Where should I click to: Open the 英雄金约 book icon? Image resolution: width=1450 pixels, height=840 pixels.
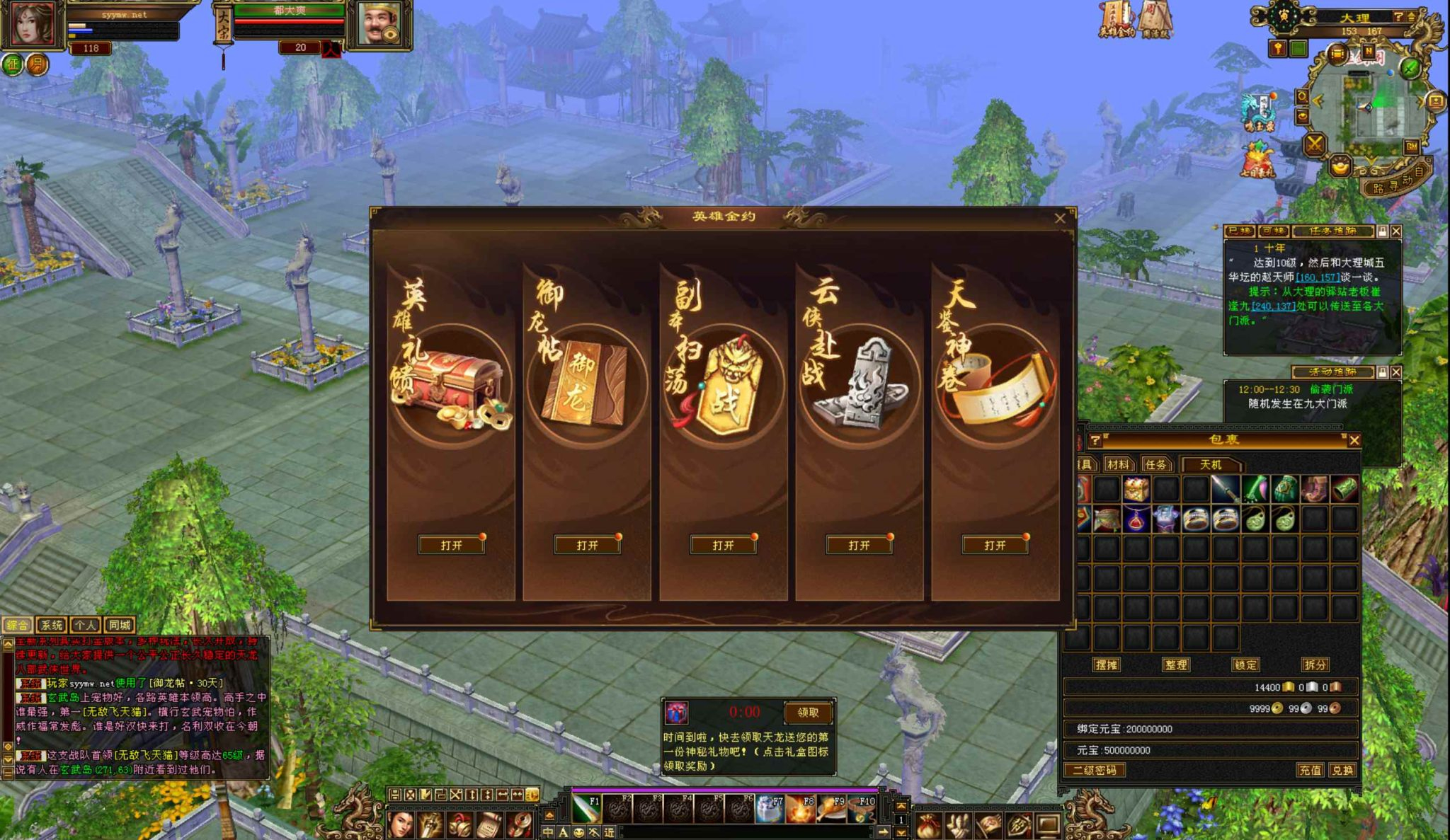(x=1117, y=19)
